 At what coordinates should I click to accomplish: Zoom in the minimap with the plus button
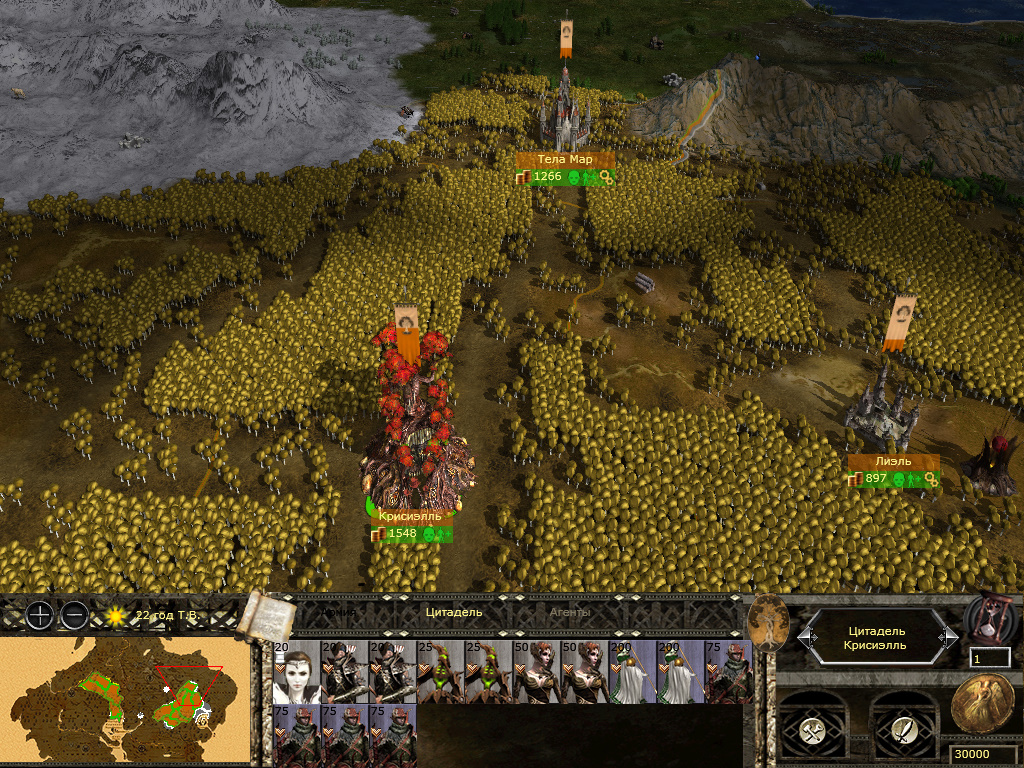coord(39,615)
